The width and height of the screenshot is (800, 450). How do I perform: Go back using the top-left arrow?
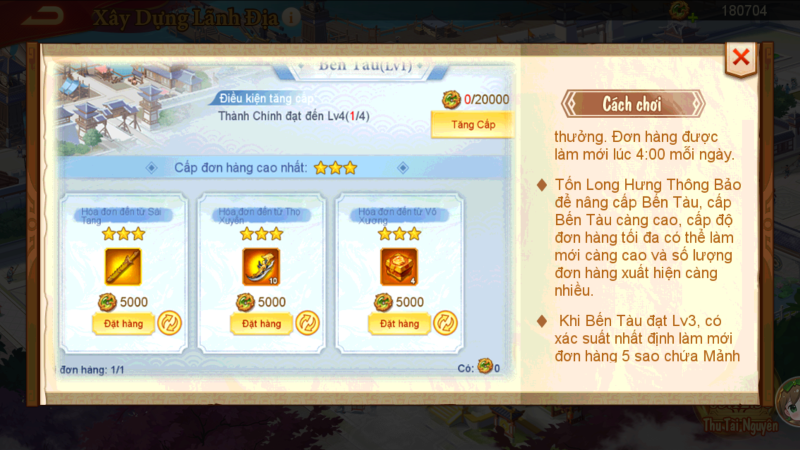click(x=41, y=16)
